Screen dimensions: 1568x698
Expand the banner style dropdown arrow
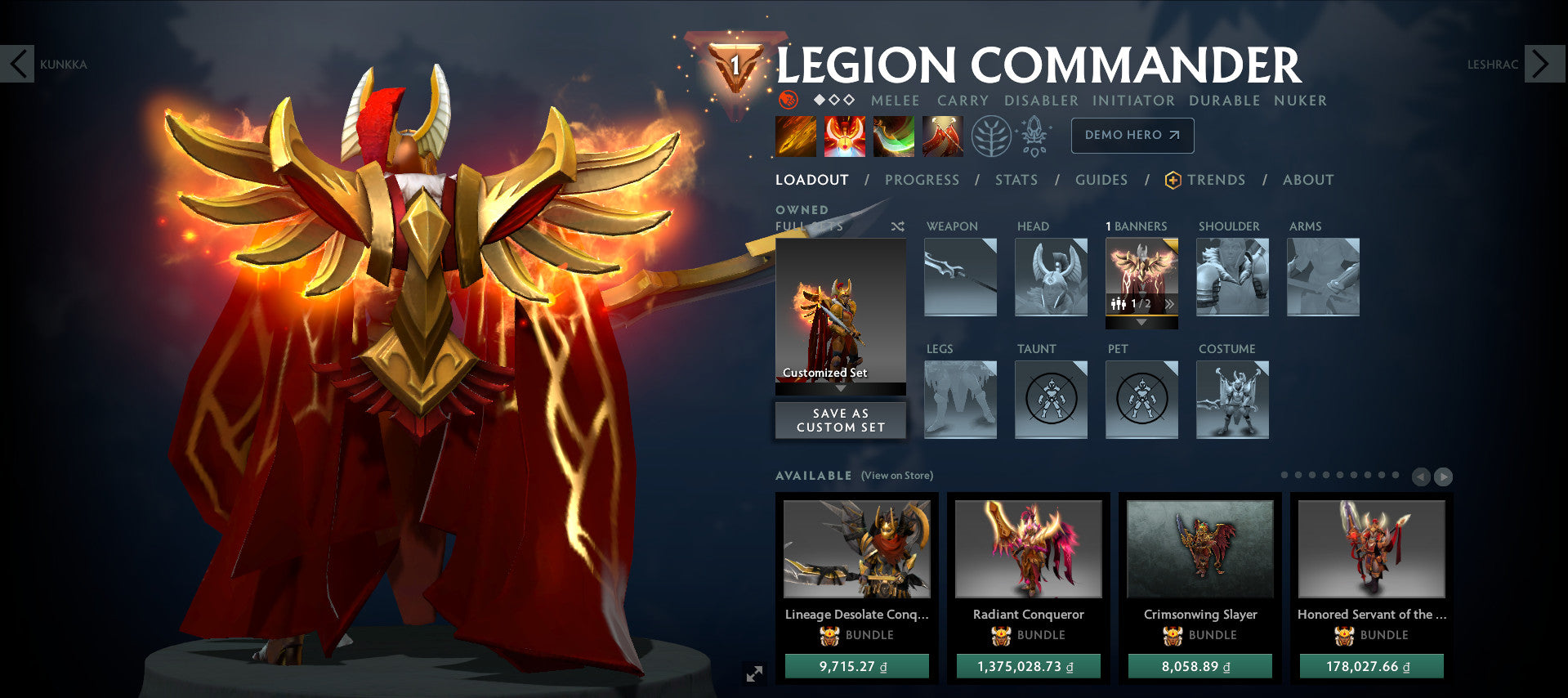[1141, 321]
